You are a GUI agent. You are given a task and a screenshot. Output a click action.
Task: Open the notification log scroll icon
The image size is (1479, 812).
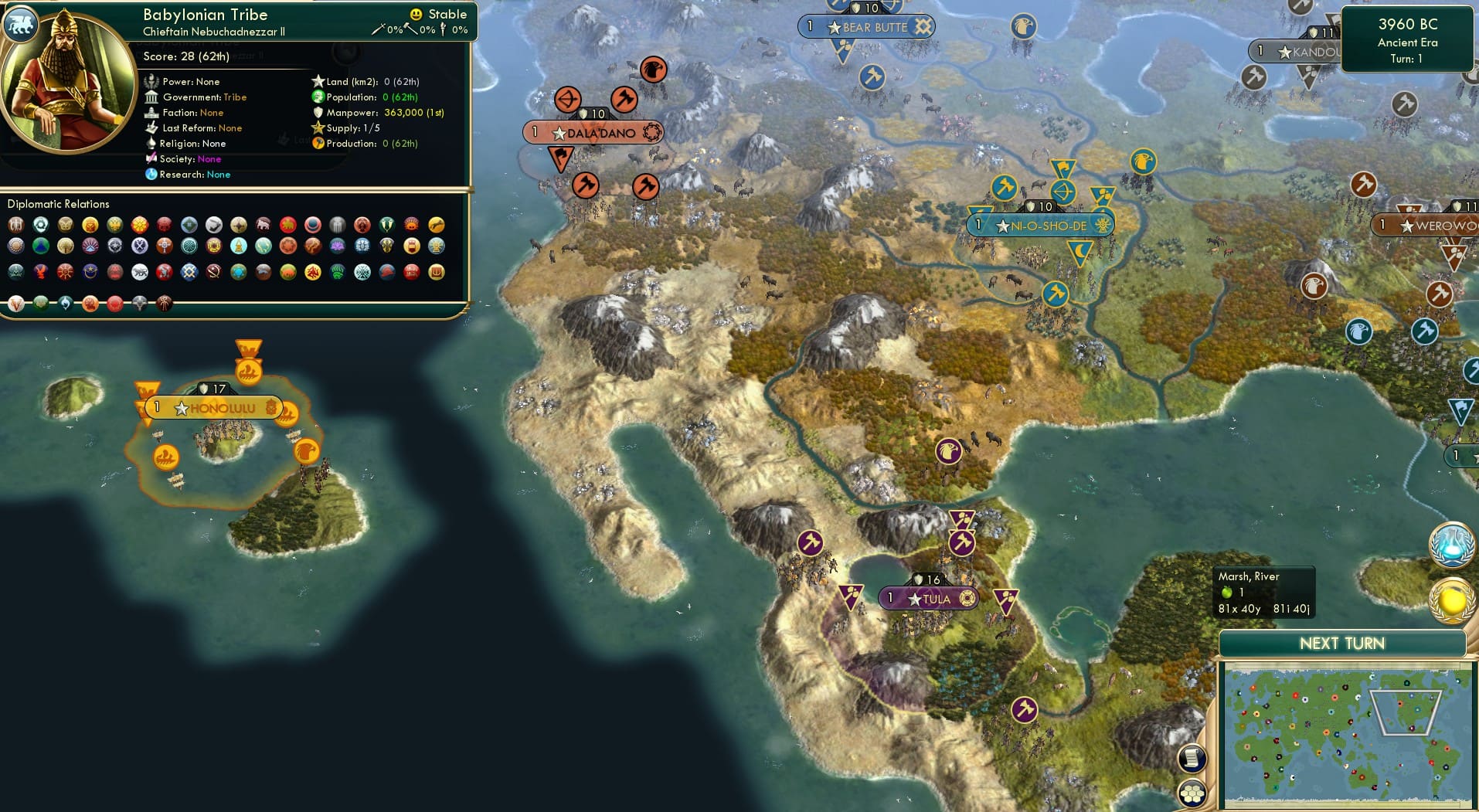click(1193, 759)
